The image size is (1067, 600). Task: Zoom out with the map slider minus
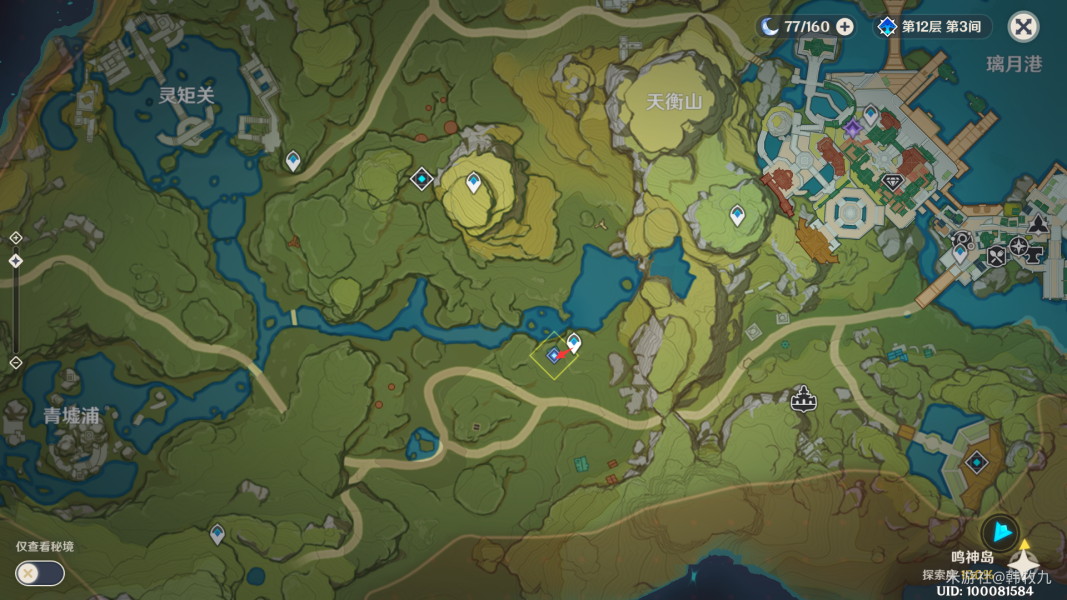coord(15,362)
